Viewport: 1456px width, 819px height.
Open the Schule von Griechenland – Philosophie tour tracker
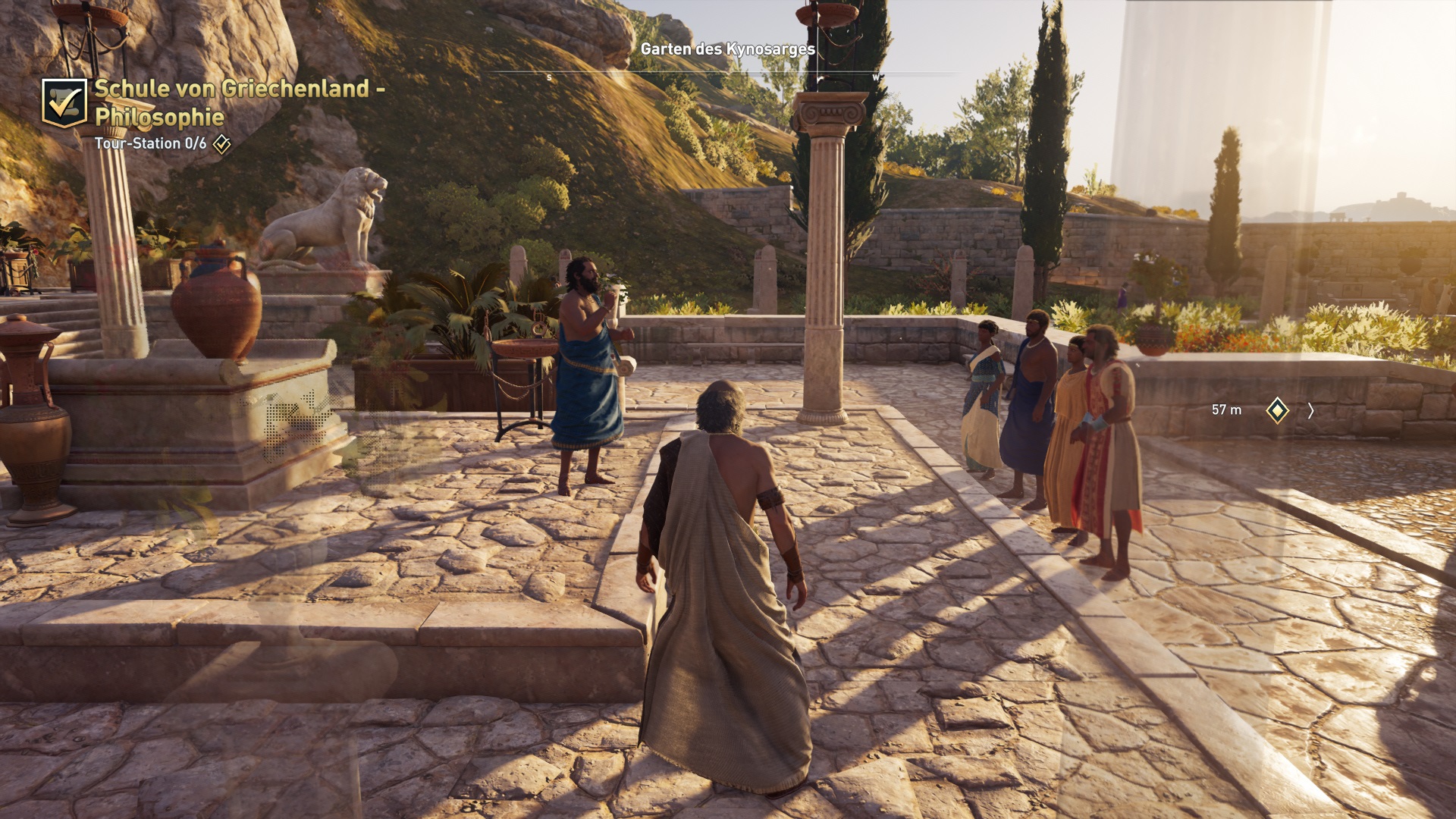point(239,102)
